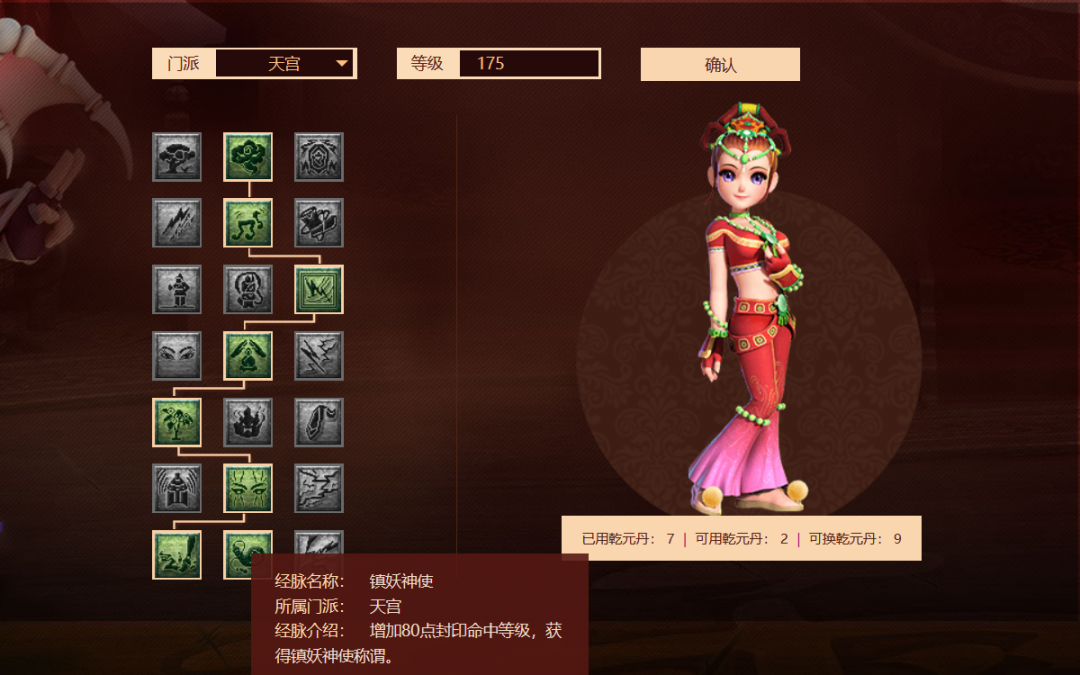Viewport: 1080px width, 675px height.
Task: Choose the green framed lightning skill node
Action: pyautogui.click(x=319, y=289)
